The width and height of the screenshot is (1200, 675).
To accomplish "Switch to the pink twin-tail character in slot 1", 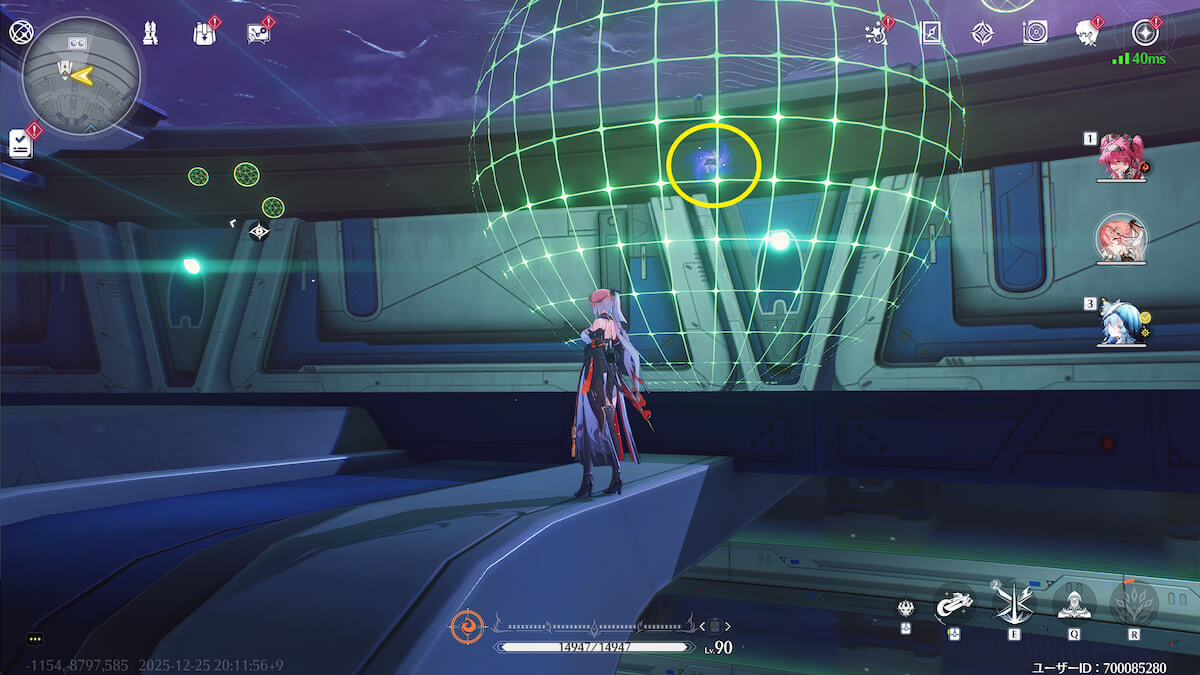I will tap(1121, 158).
